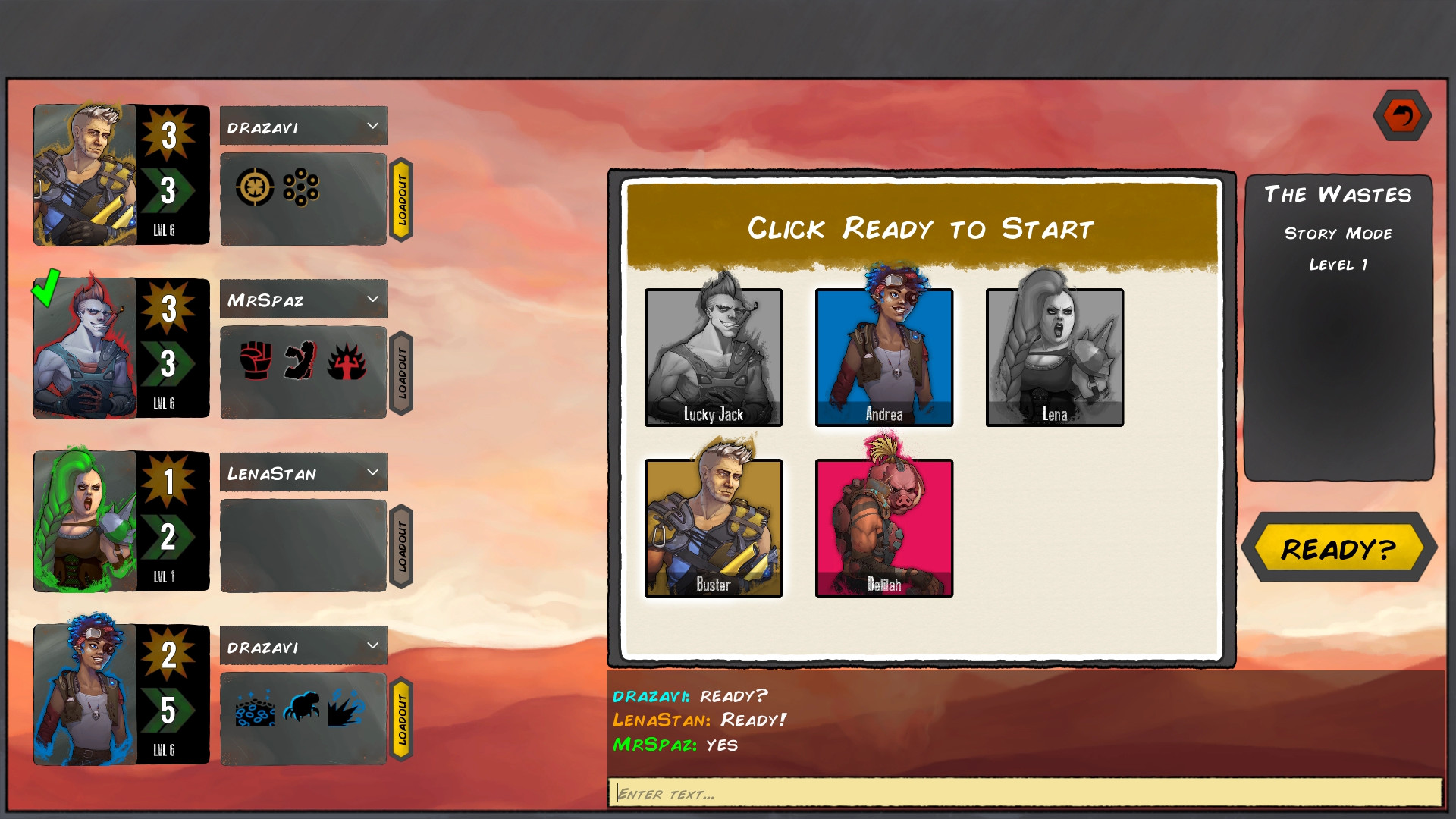Open the LenaStan player dropdown
1456x819 pixels.
303,472
